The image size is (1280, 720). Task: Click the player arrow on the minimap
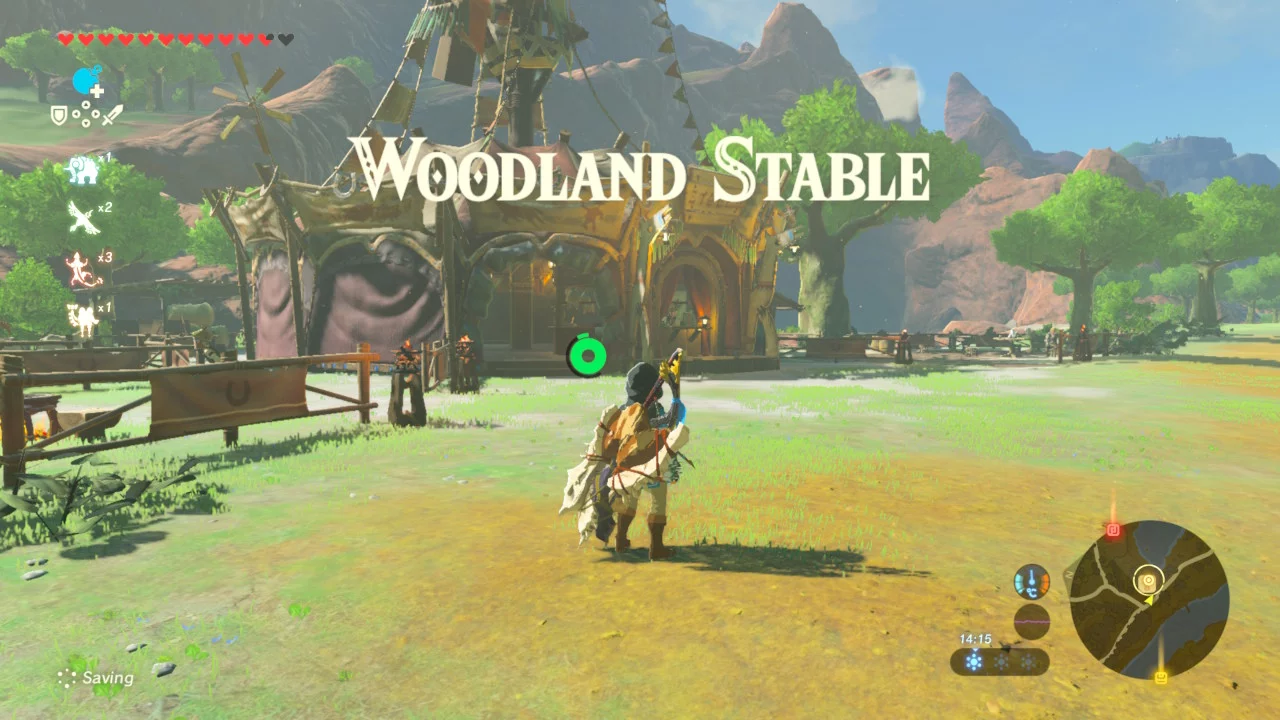(1148, 601)
